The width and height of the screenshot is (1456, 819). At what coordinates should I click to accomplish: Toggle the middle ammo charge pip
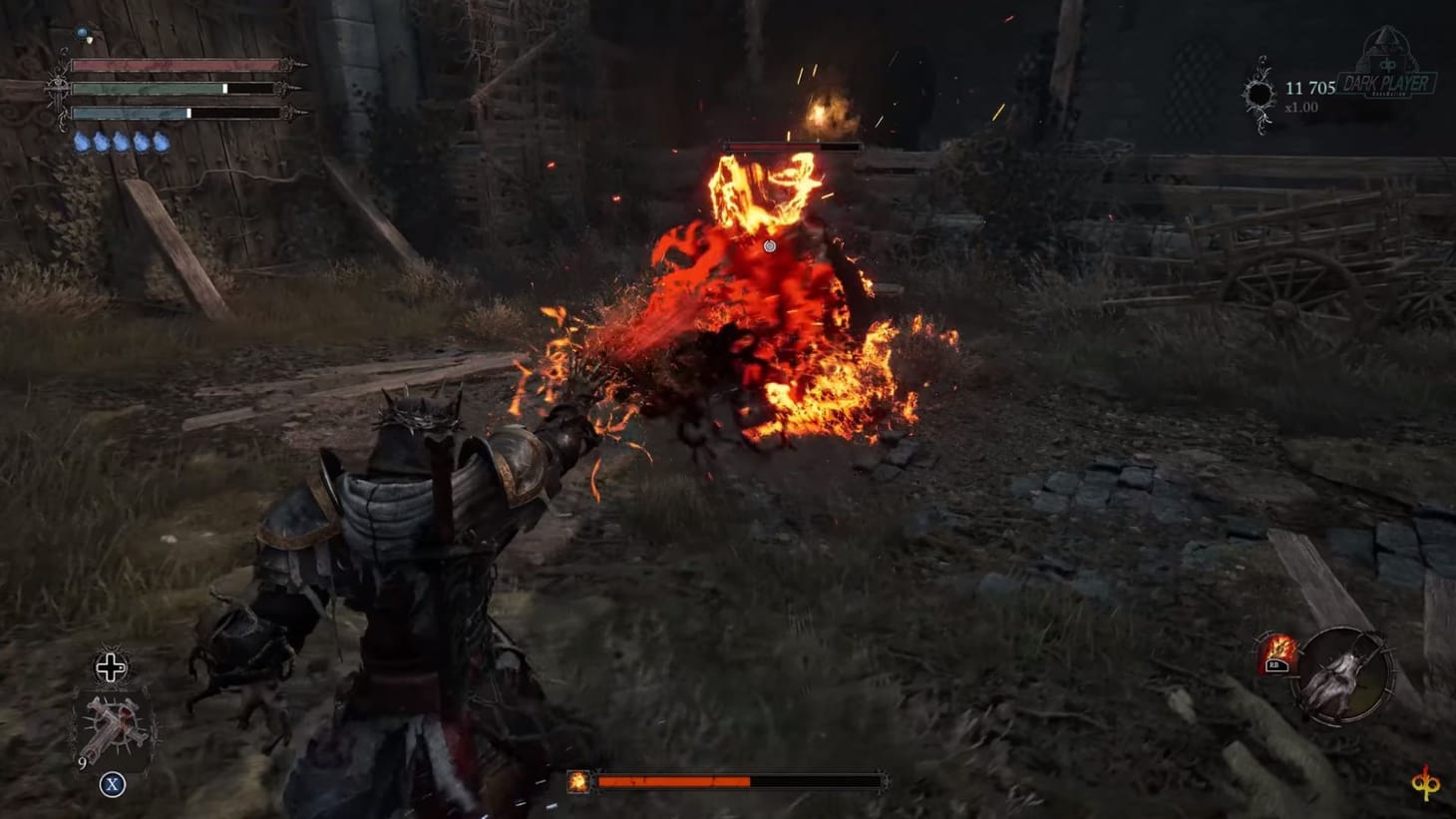point(122,141)
